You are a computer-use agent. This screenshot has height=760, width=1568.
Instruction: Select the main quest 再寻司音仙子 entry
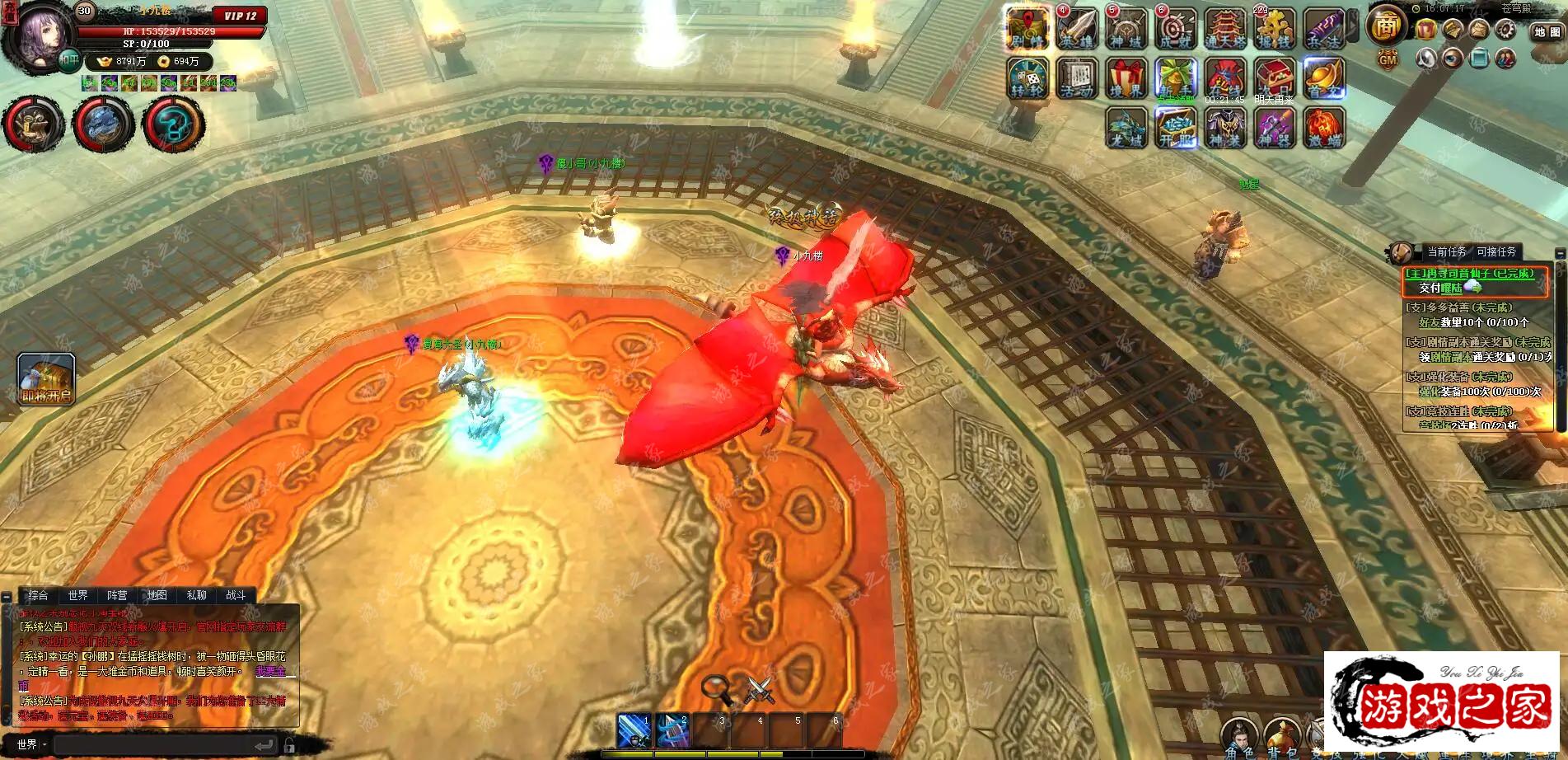[1473, 274]
